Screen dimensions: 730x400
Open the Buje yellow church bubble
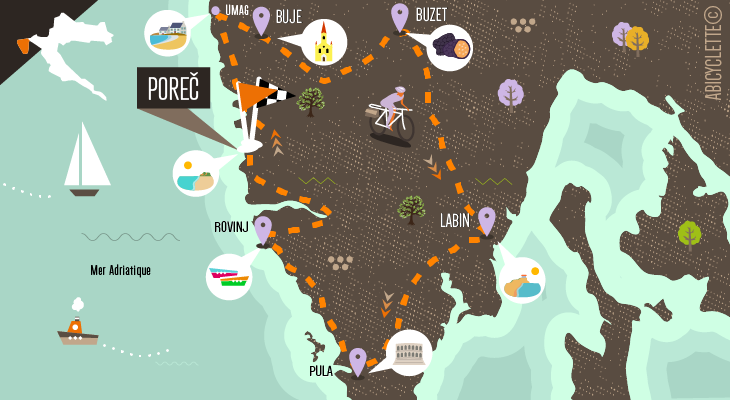click(323, 43)
